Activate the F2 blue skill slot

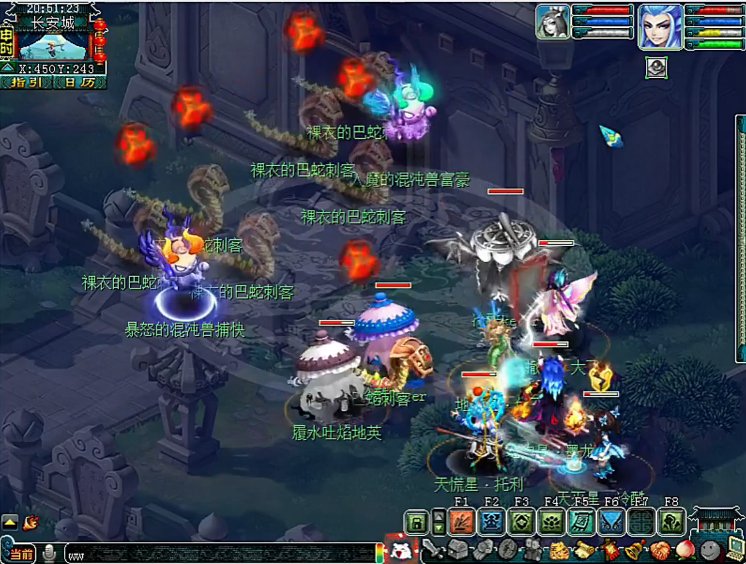(x=491, y=521)
